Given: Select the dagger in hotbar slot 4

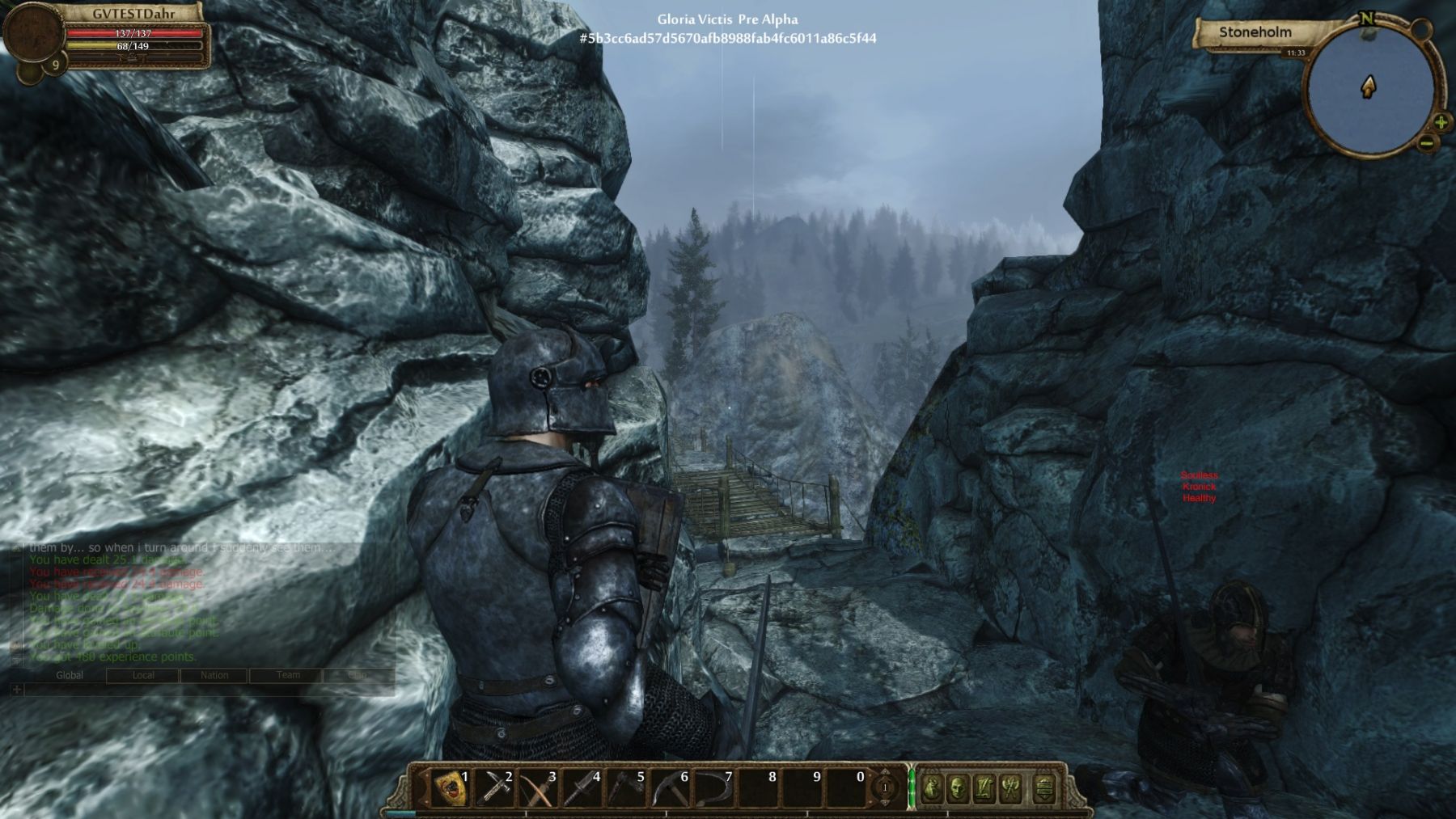Looking at the screenshot, I should pyautogui.click(x=582, y=788).
